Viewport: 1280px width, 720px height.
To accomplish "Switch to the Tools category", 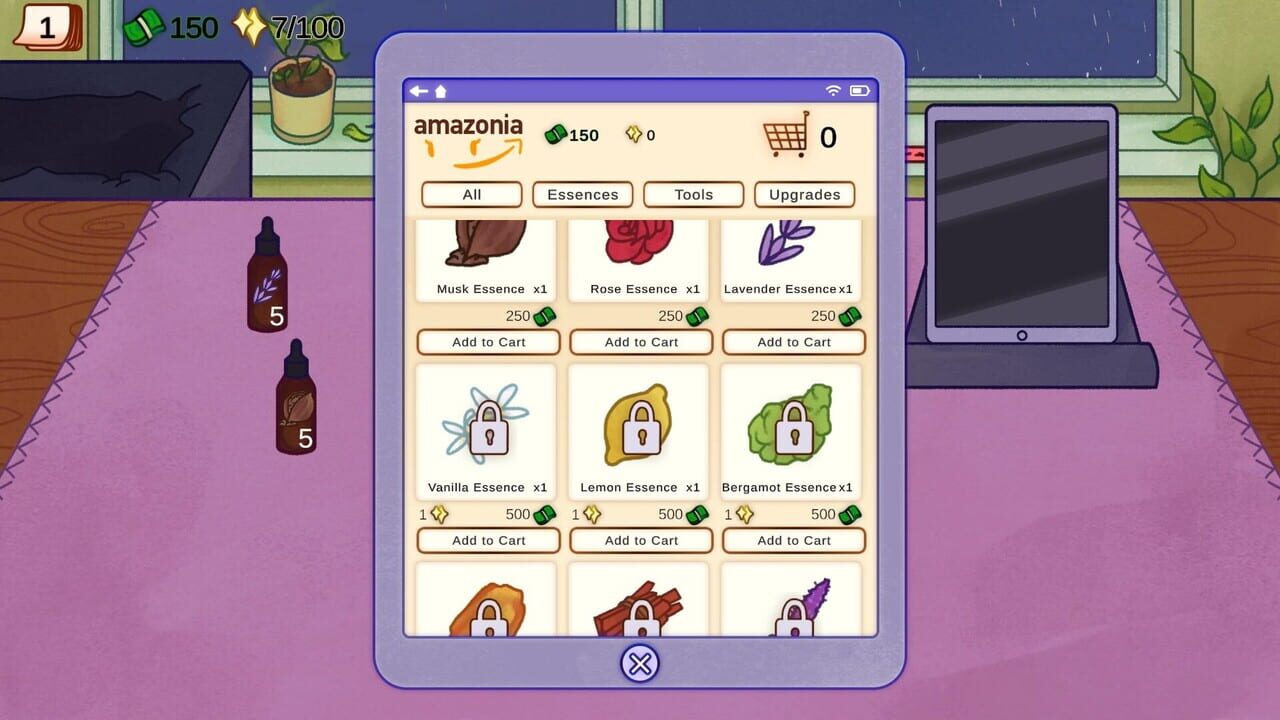I will click(x=693, y=194).
